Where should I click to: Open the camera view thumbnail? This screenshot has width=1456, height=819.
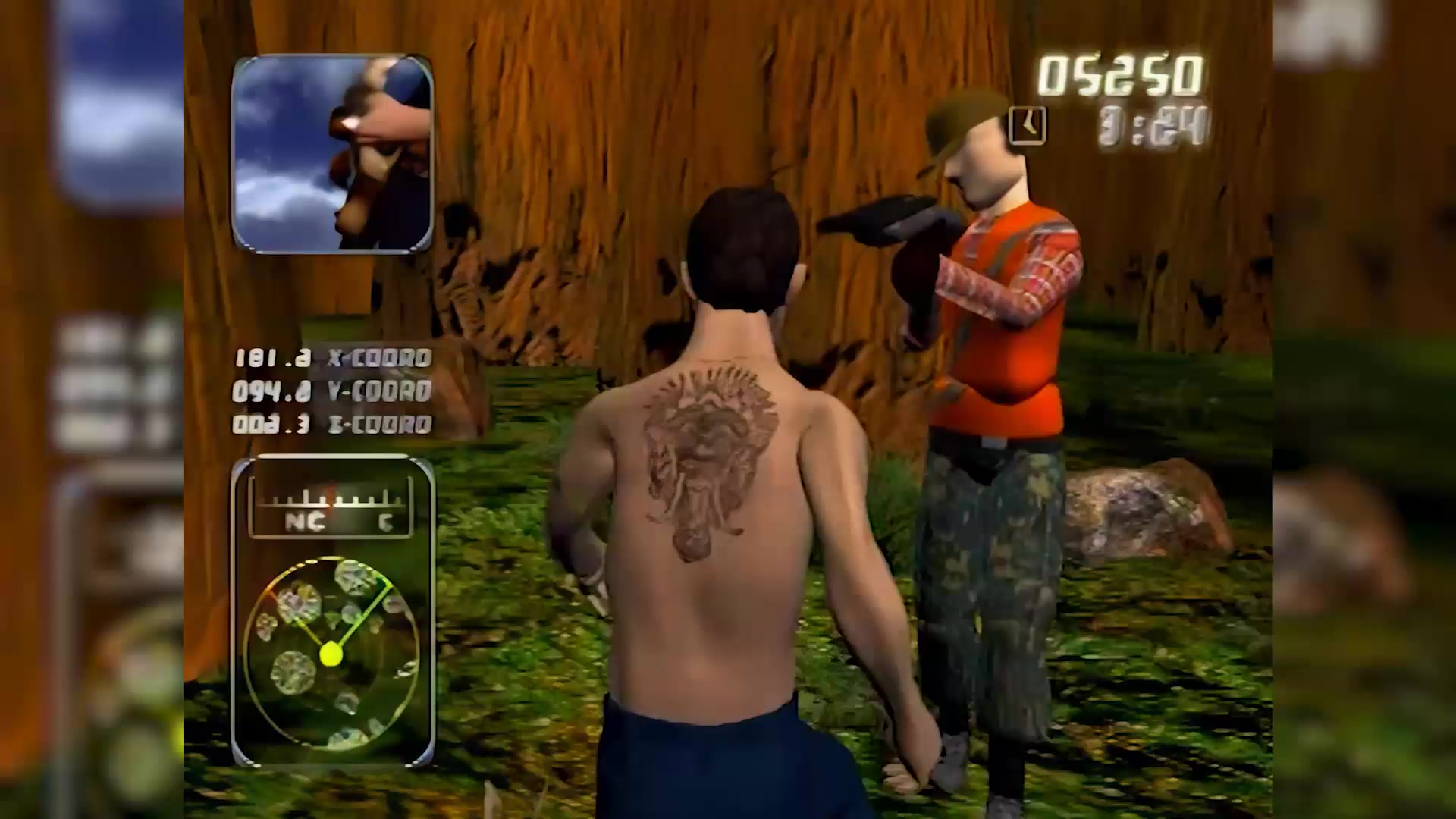pos(332,153)
